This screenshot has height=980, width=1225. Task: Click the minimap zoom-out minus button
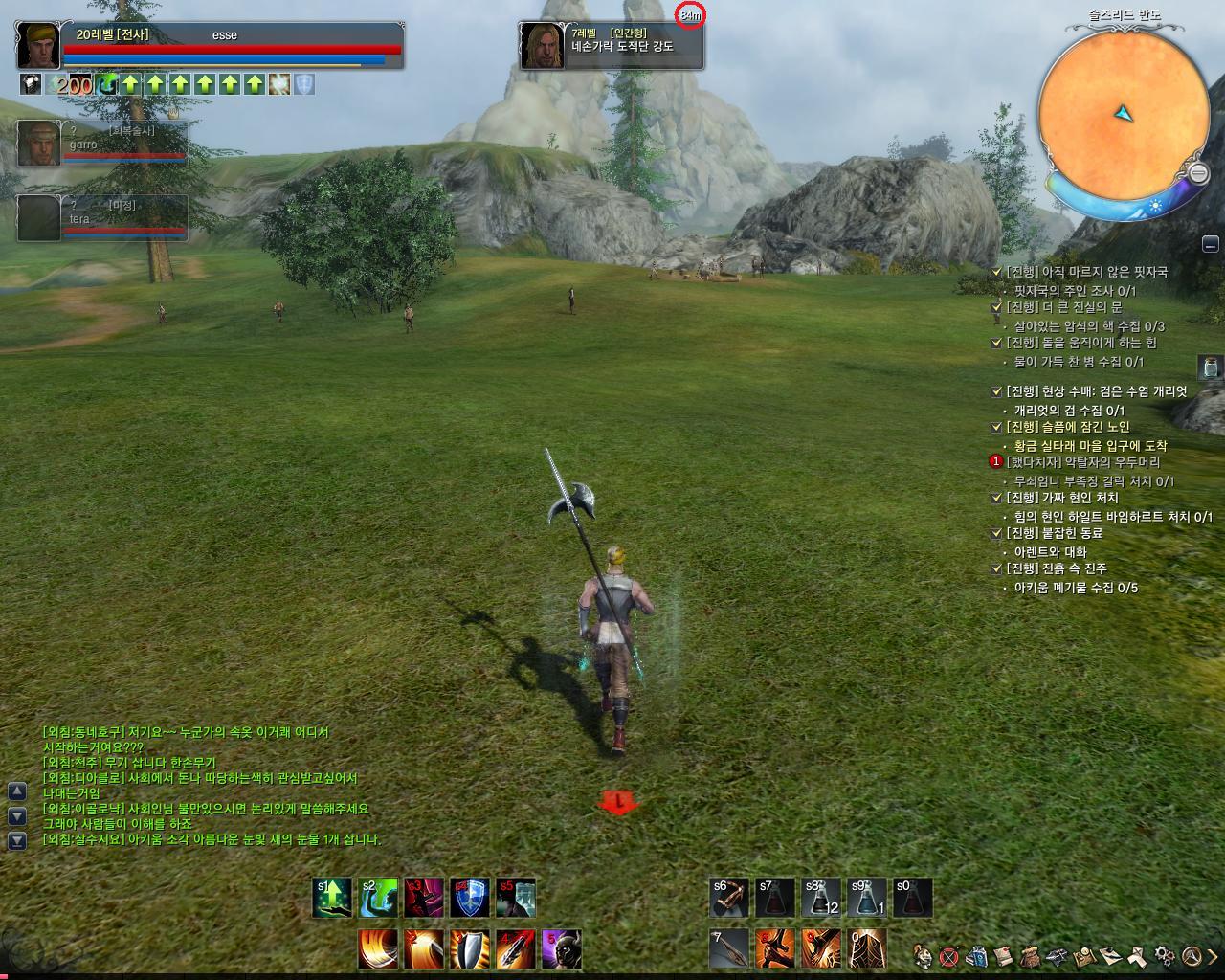point(1198,172)
